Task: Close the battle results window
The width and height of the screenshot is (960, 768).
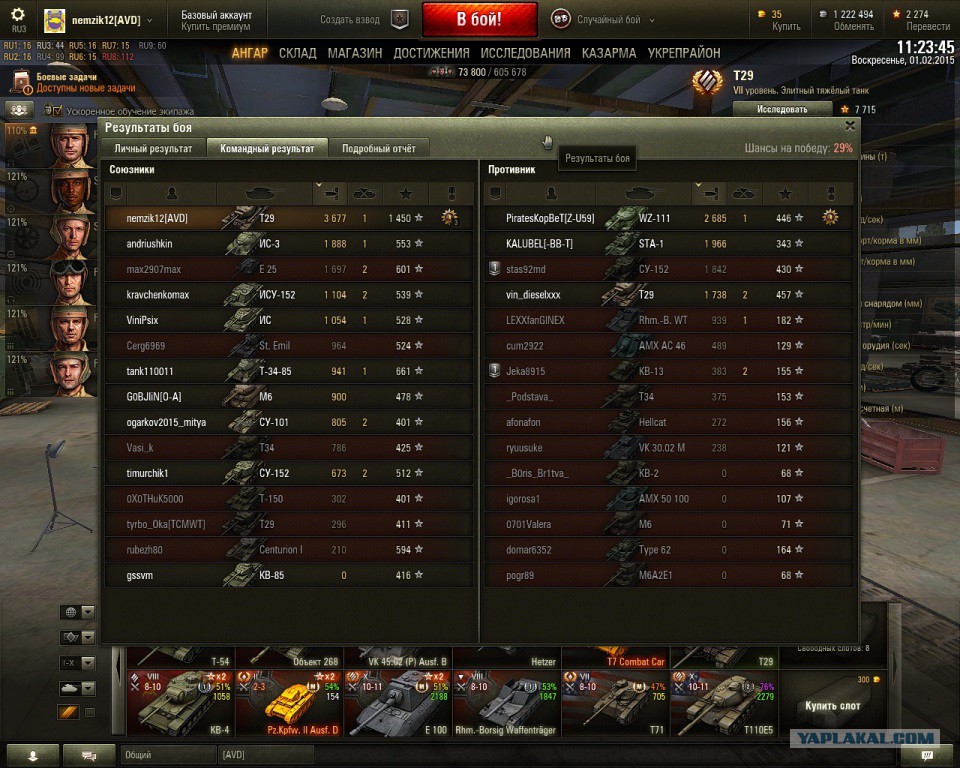Action: tap(850, 126)
